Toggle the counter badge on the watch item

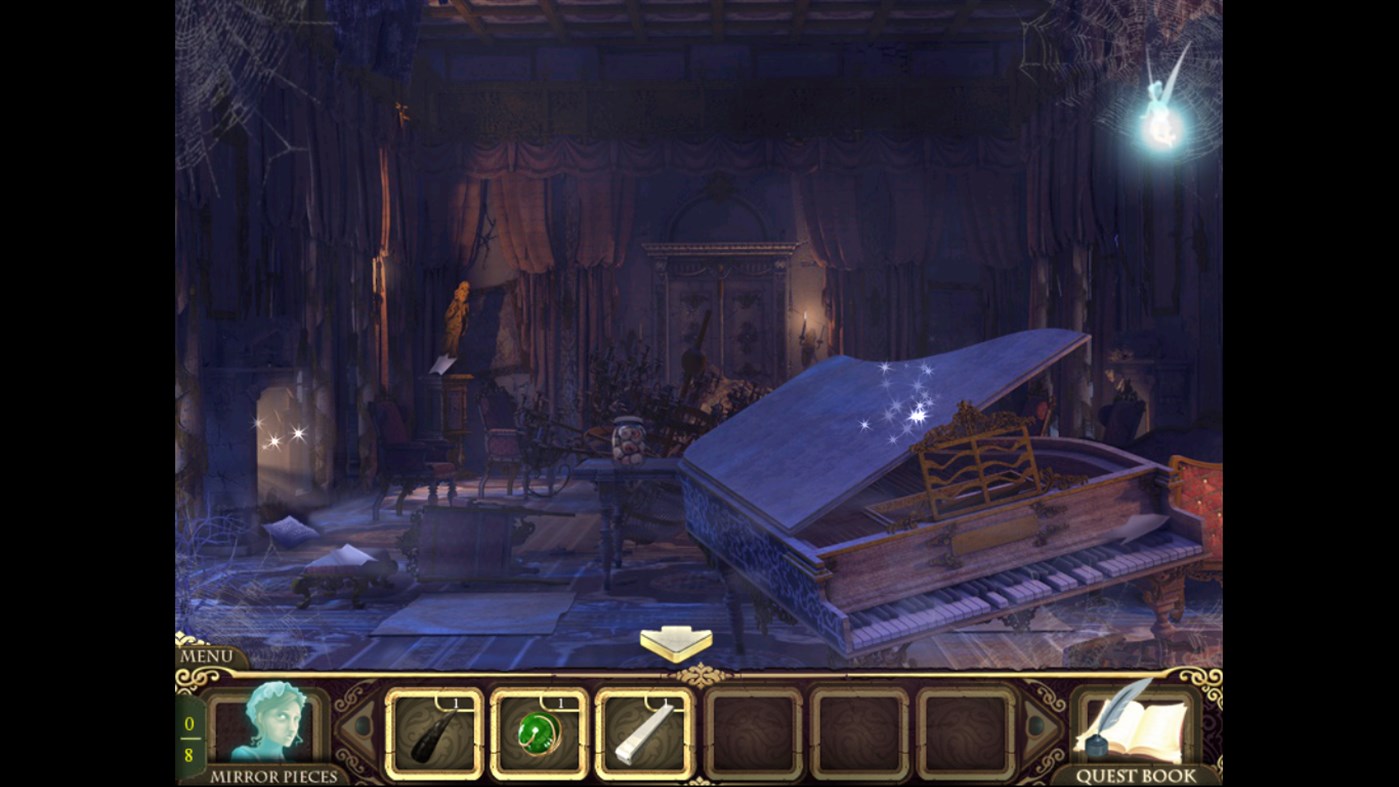[x=560, y=701]
